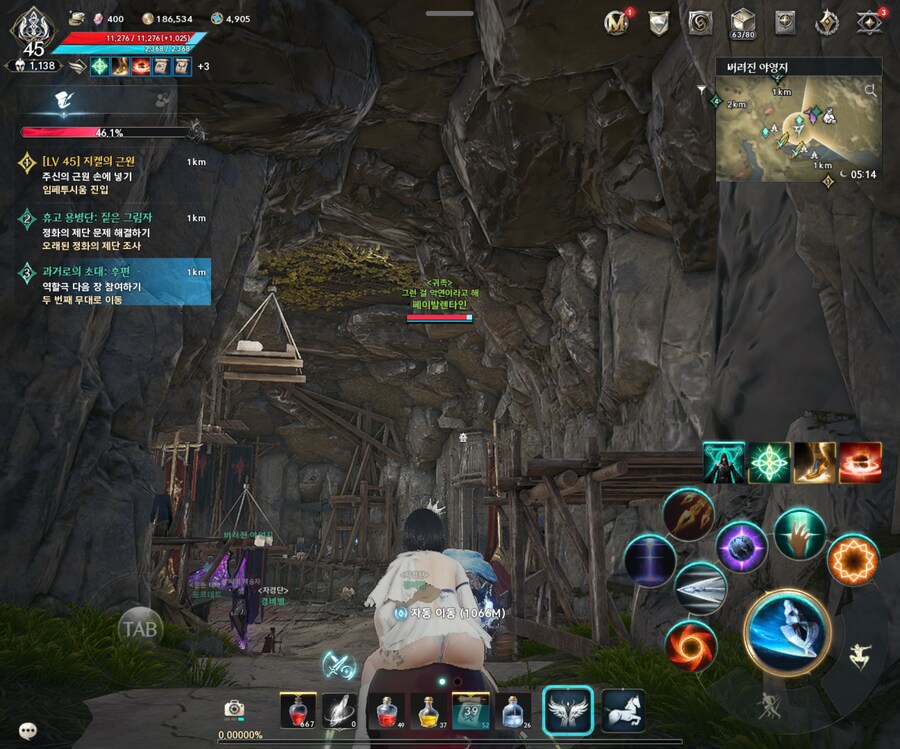This screenshot has height=749, width=900.
Task: Use the red potion with 667 count
Action: [x=298, y=709]
